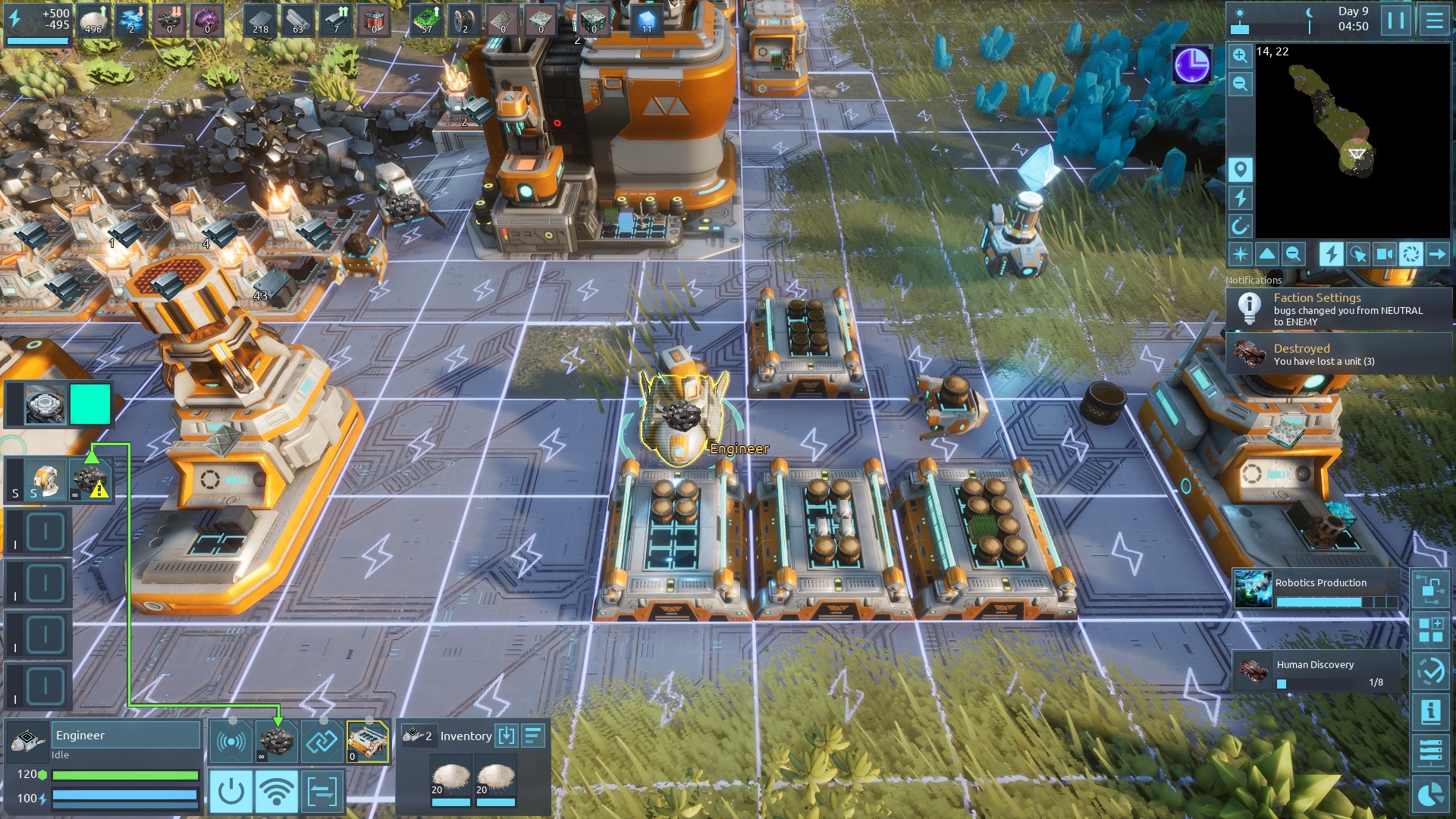
Task: Pause the game with the pause button
Action: point(1396,20)
